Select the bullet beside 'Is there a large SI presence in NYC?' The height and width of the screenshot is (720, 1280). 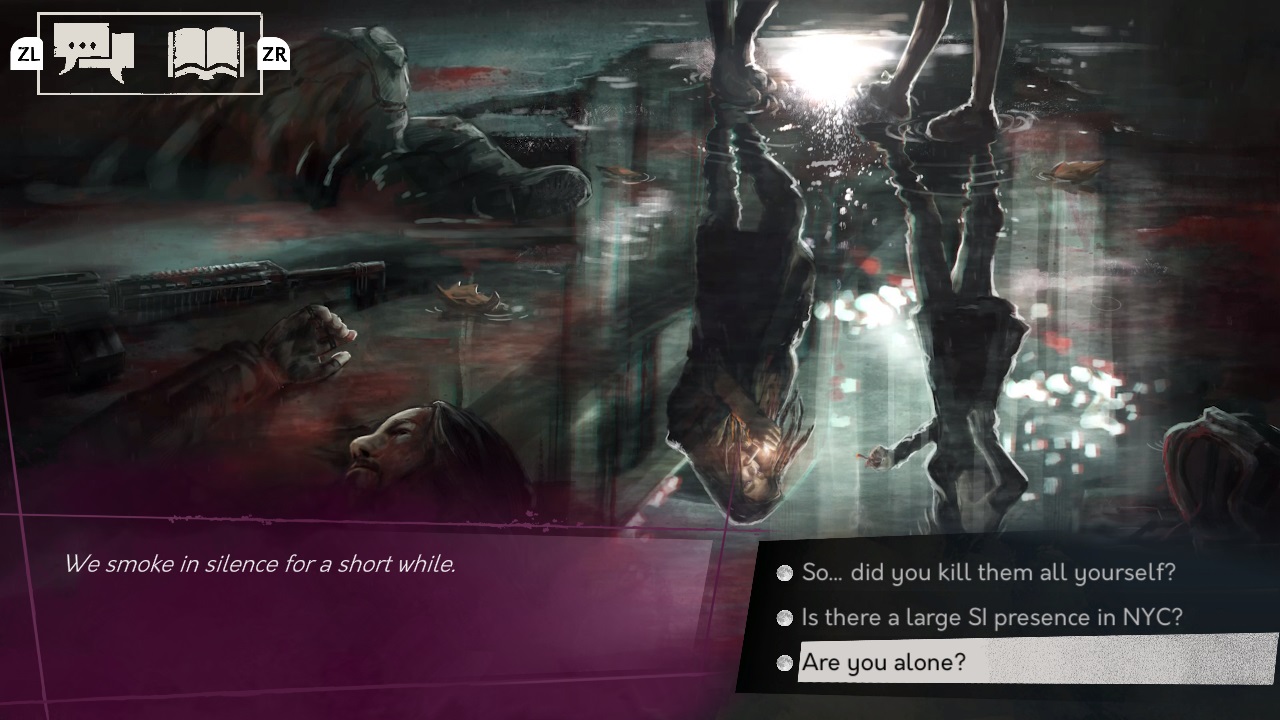pos(784,618)
